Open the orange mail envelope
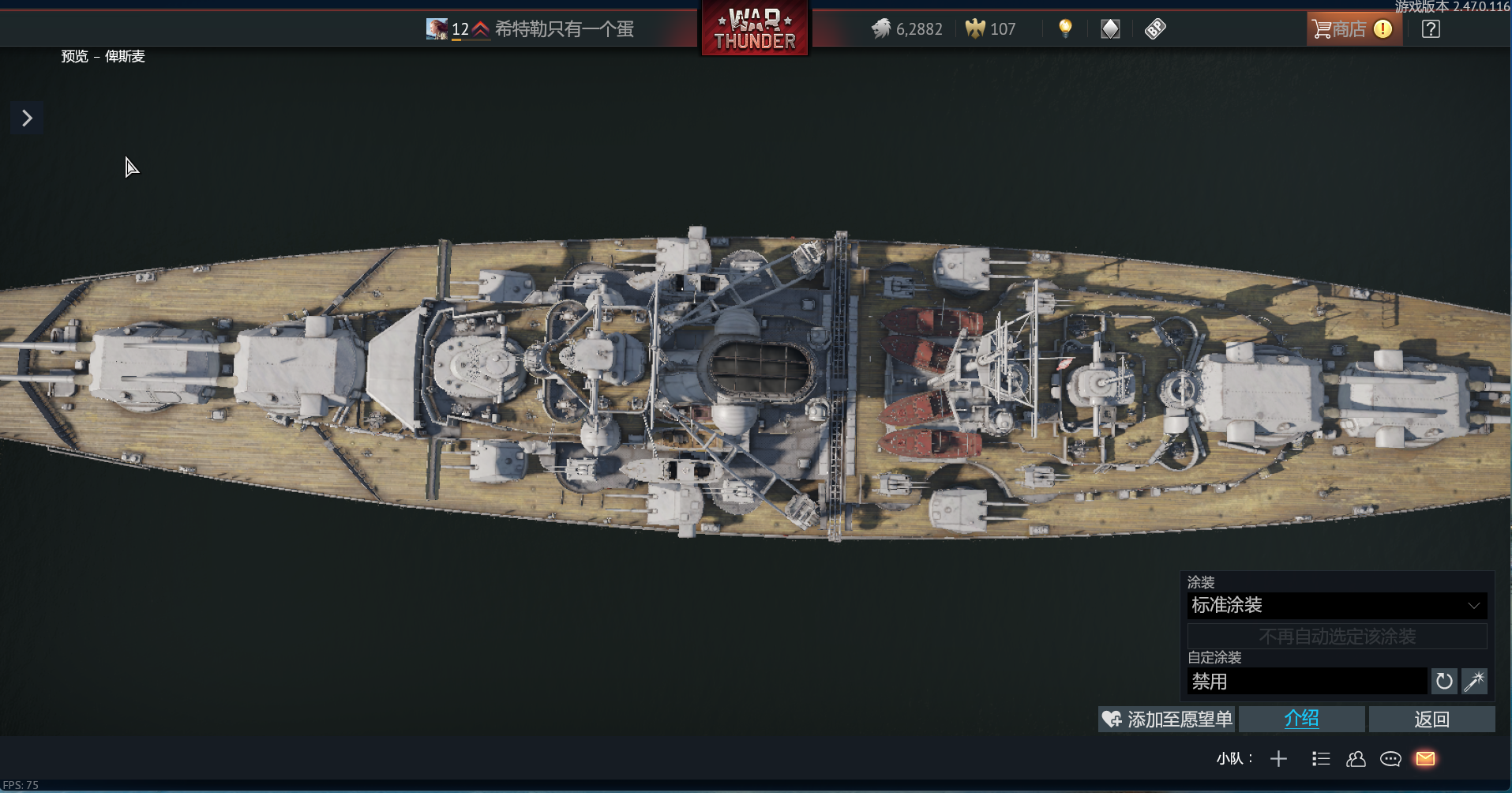The image size is (1512, 793). (1425, 759)
